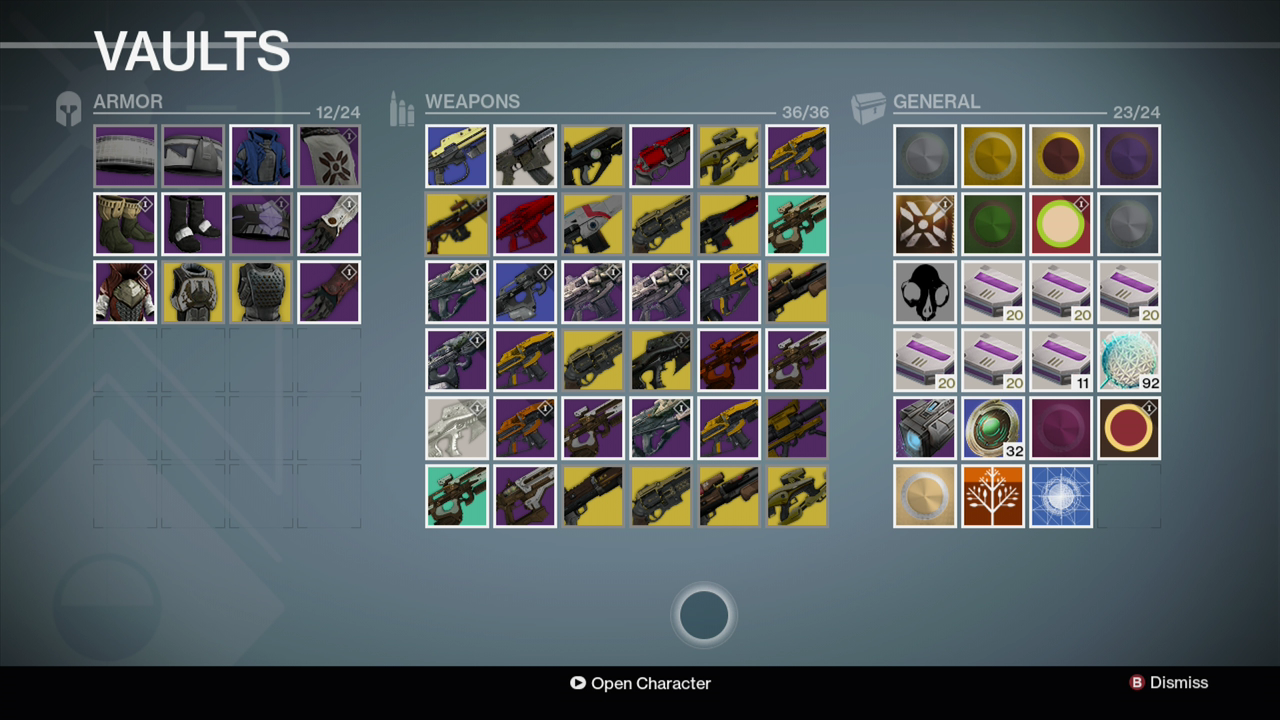The height and width of the screenshot is (720, 1280).
Task: Select the all-white weapon on grey background
Action: click(x=457, y=428)
